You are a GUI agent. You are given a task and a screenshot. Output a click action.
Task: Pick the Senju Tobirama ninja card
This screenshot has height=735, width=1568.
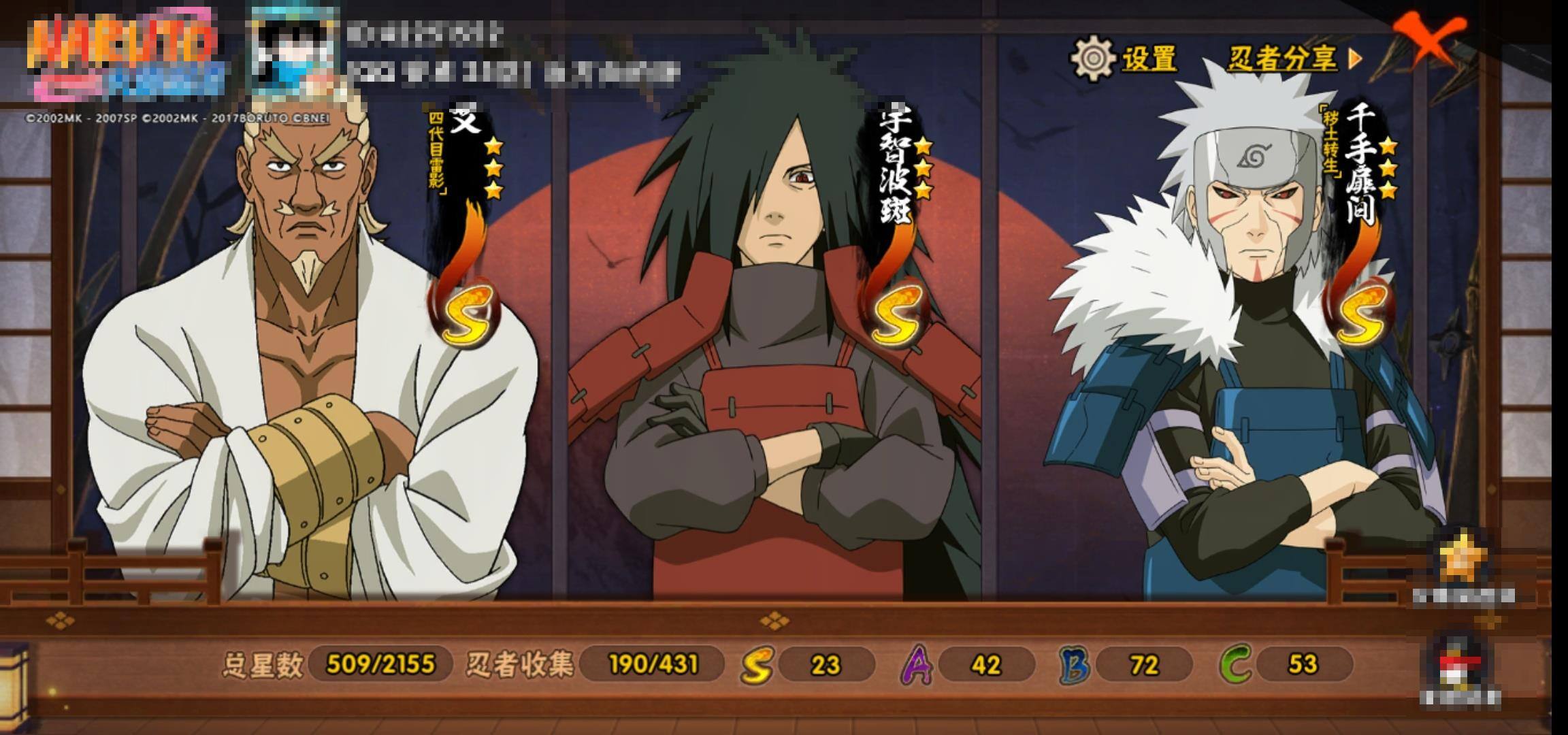[x=1245, y=354]
